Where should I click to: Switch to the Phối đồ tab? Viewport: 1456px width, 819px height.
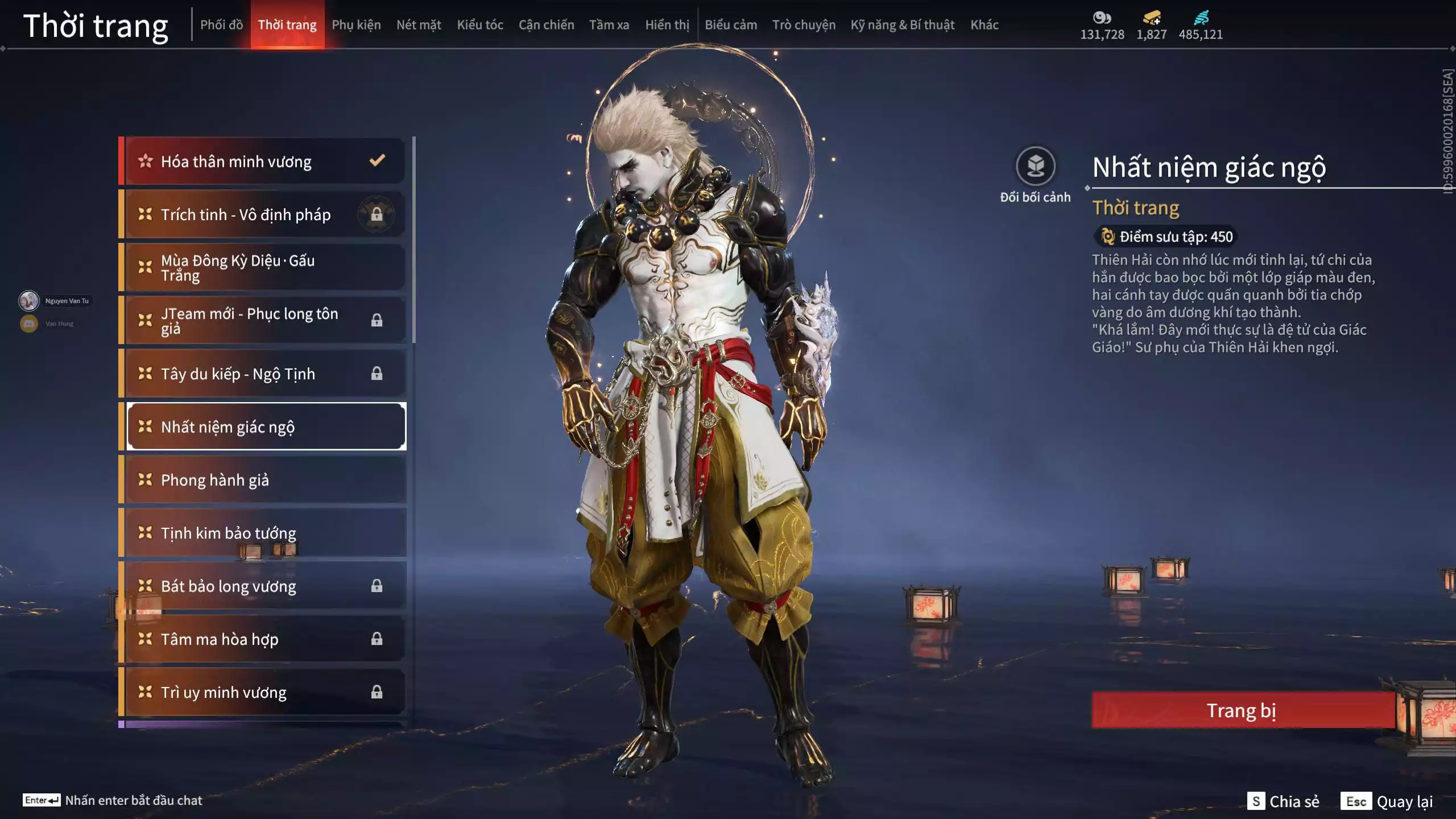tap(221, 24)
